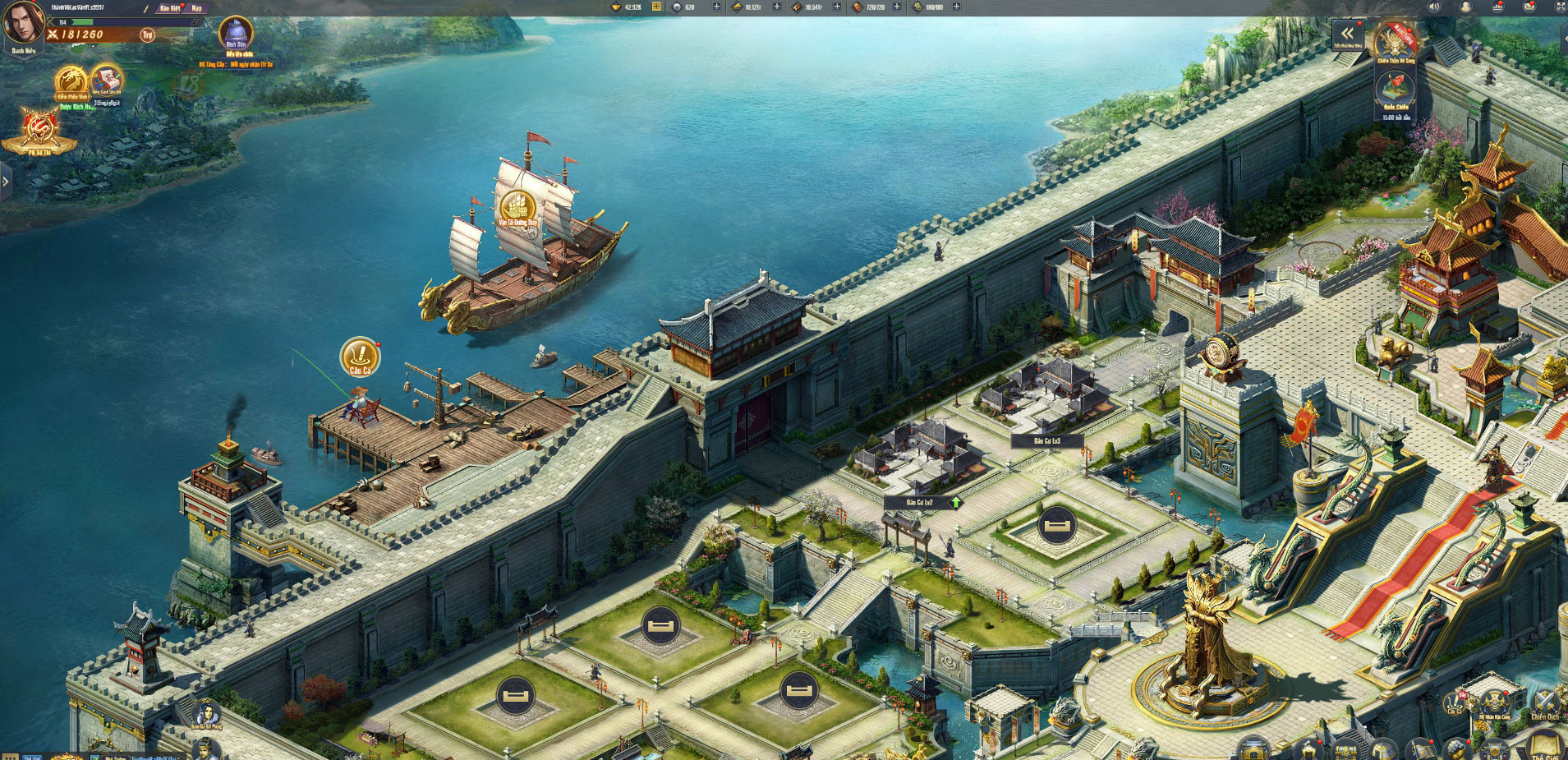Click the Nạp recharge button
1568x760 pixels.
(x=196, y=8)
